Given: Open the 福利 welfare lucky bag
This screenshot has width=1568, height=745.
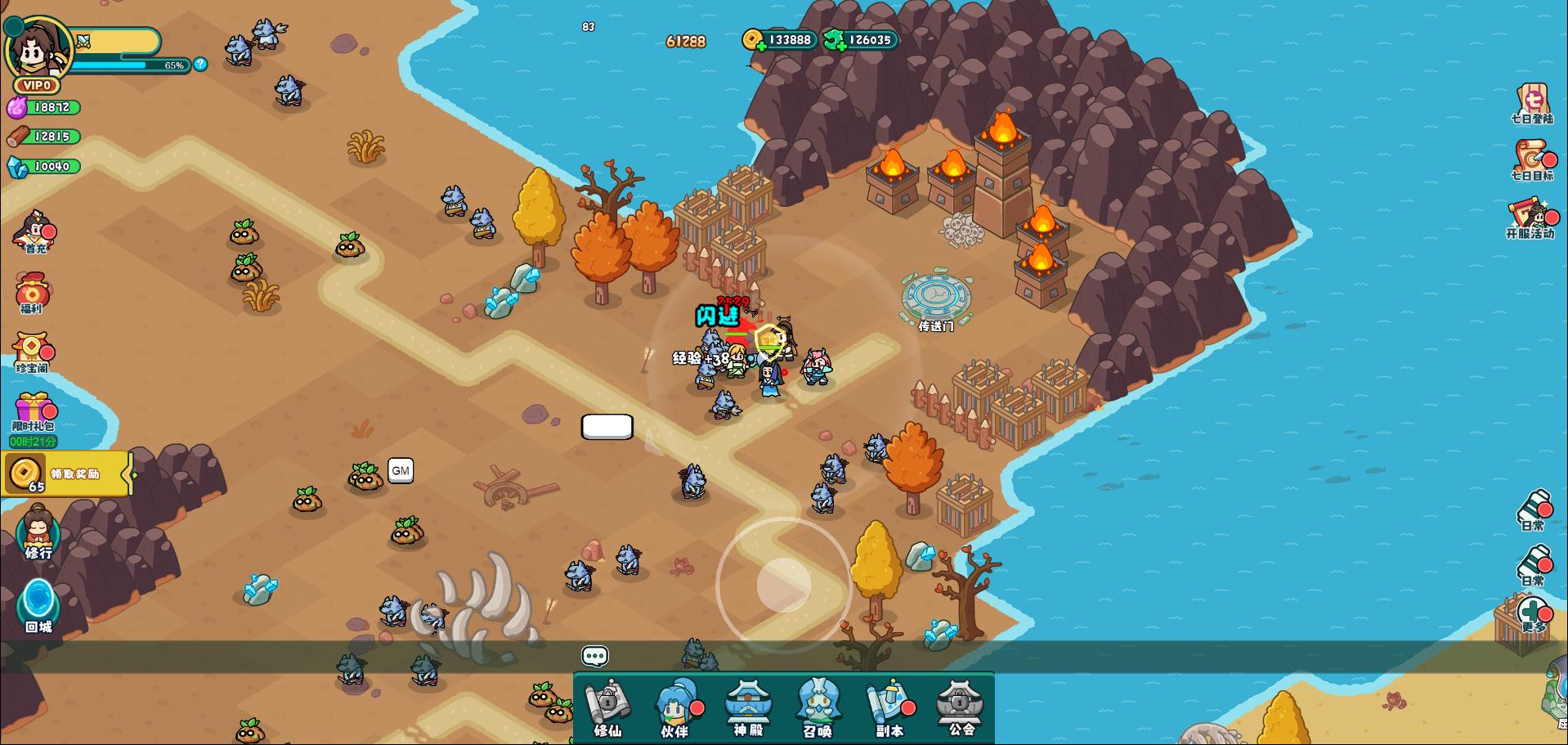Looking at the screenshot, I should pos(33,293).
